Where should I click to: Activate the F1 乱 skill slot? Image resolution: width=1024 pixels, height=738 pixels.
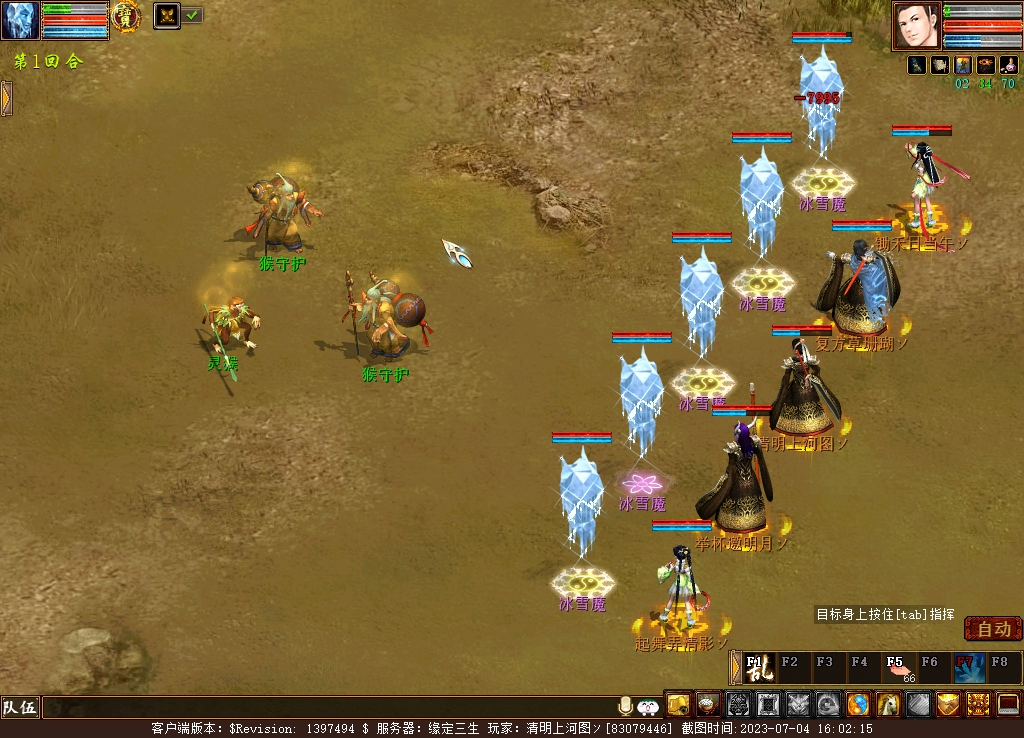pyautogui.click(x=757, y=667)
